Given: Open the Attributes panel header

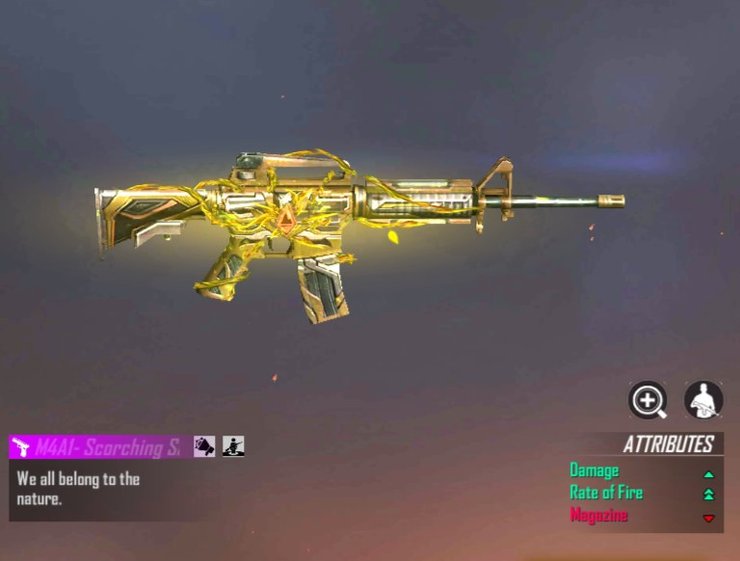Looking at the screenshot, I should click(x=667, y=445).
